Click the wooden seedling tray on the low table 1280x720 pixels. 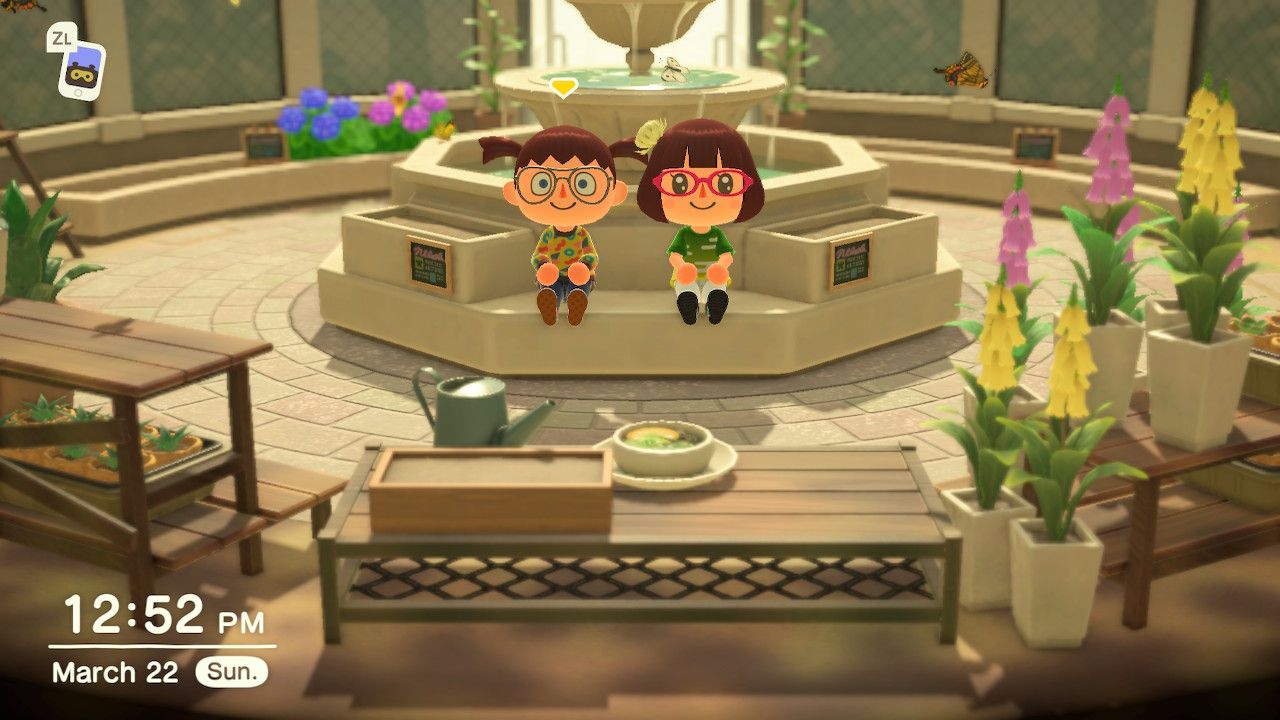point(490,490)
